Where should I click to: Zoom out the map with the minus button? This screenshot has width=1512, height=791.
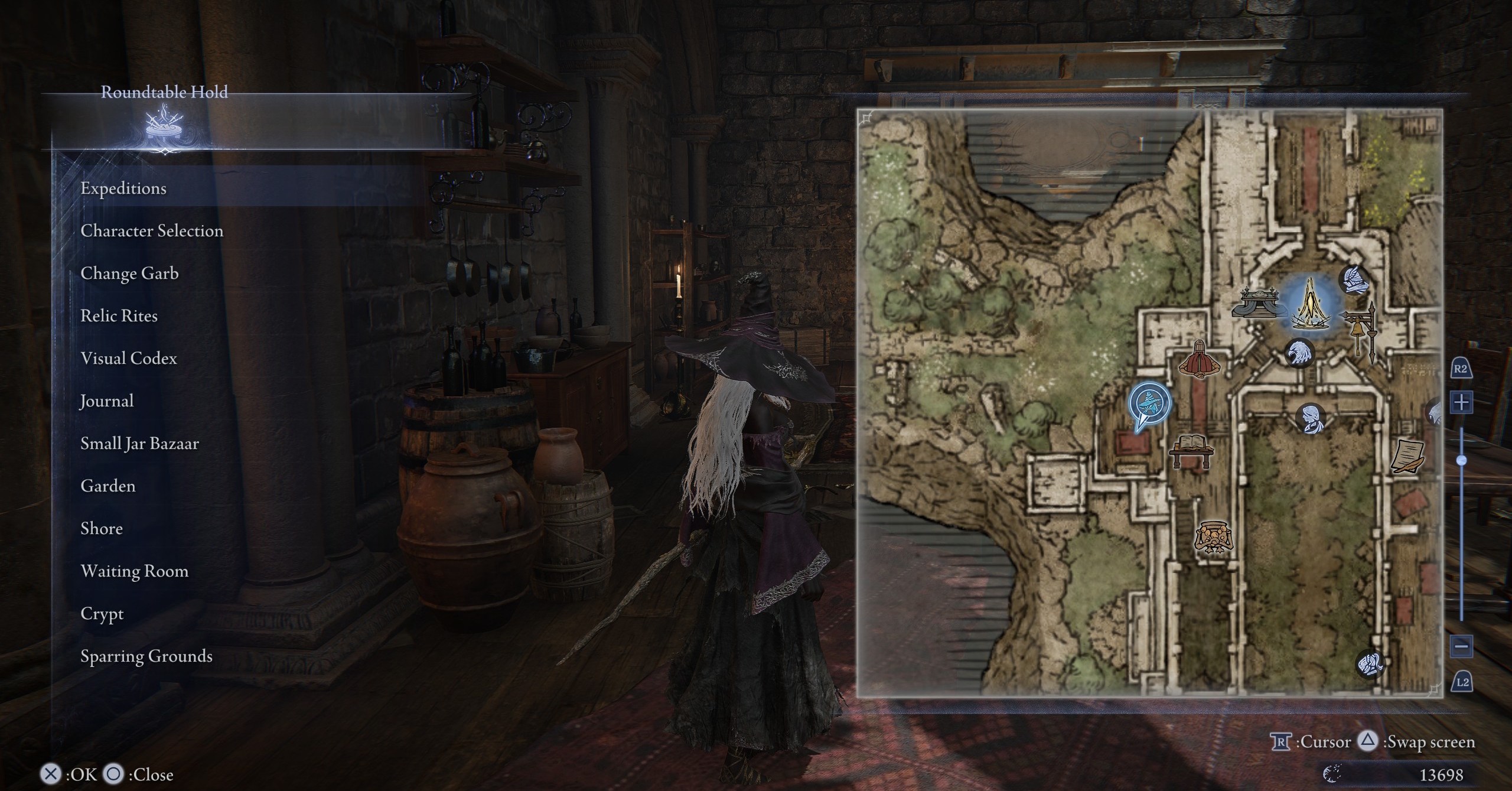click(1462, 646)
